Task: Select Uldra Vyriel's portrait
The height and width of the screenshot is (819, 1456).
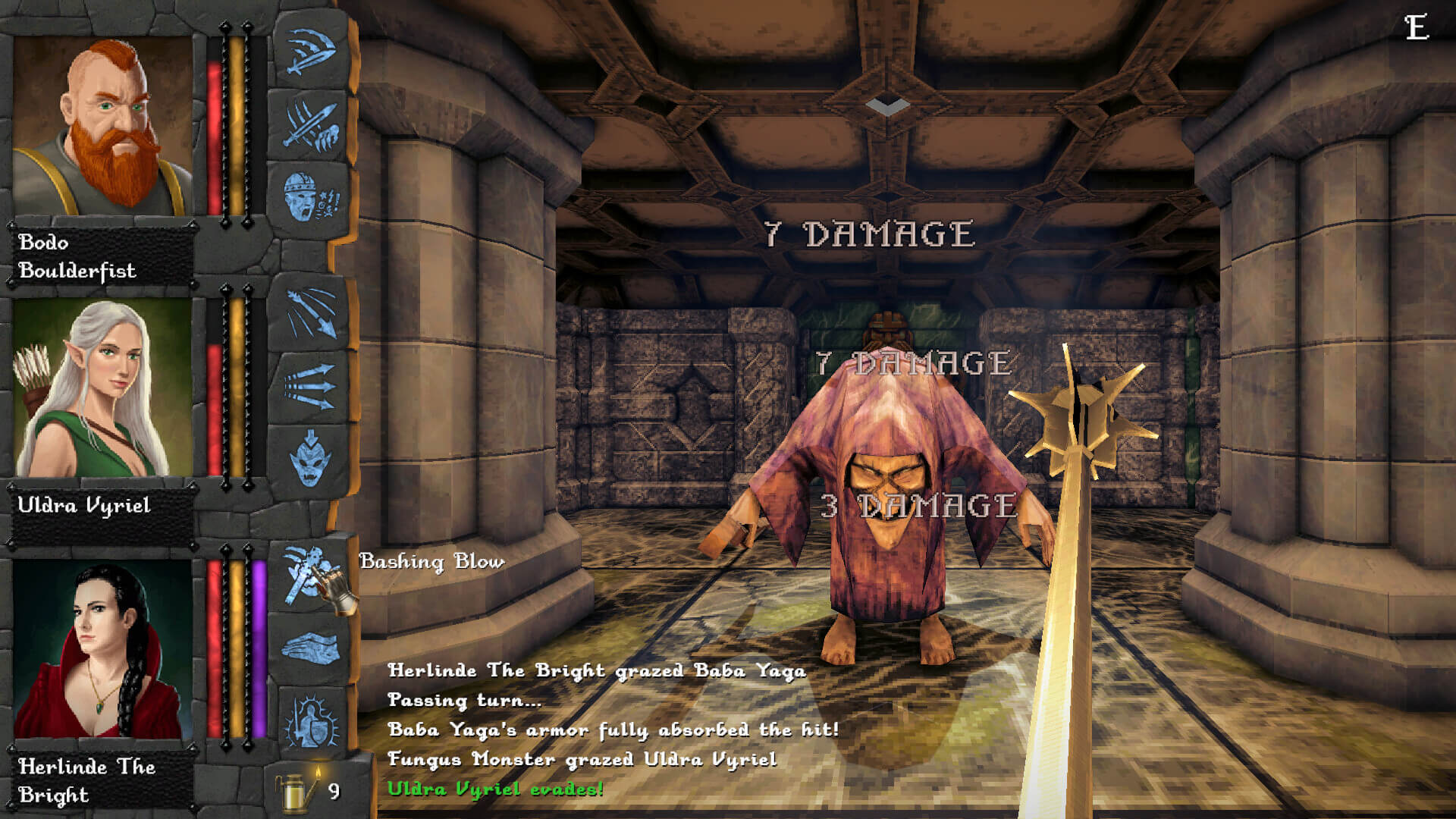Action: click(x=102, y=388)
